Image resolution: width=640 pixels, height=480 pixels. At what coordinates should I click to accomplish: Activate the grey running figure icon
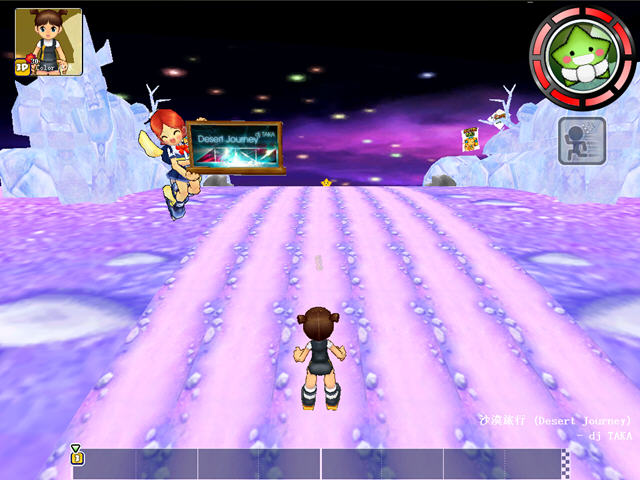tap(581, 142)
